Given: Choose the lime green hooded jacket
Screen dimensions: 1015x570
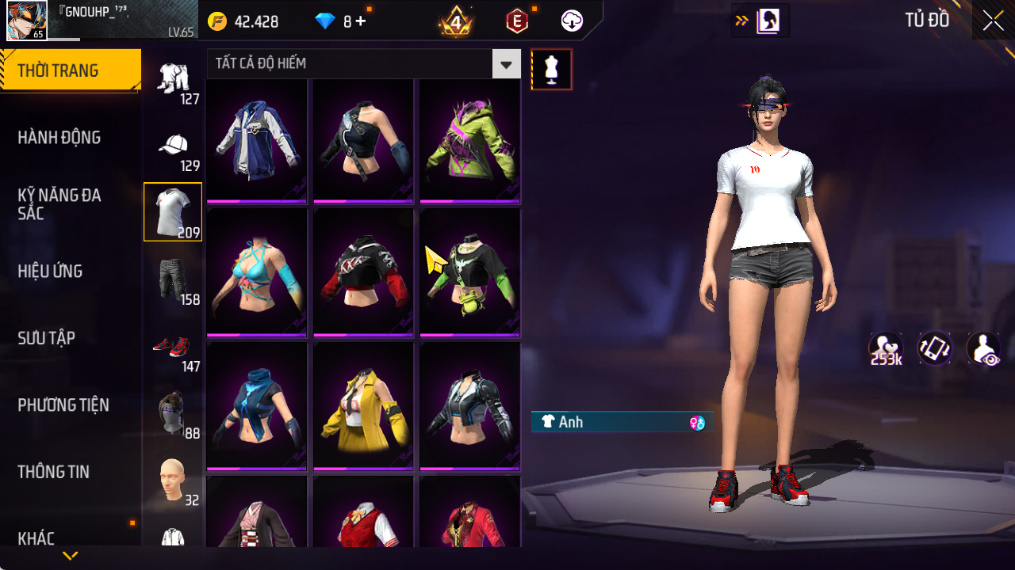Looking at the screenshot, I should pyautogui.click(x=468, y=139).
